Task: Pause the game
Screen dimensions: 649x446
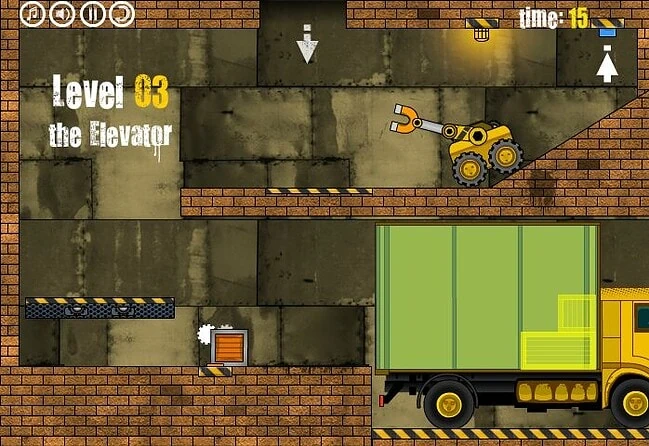Action: pos(91,13)
